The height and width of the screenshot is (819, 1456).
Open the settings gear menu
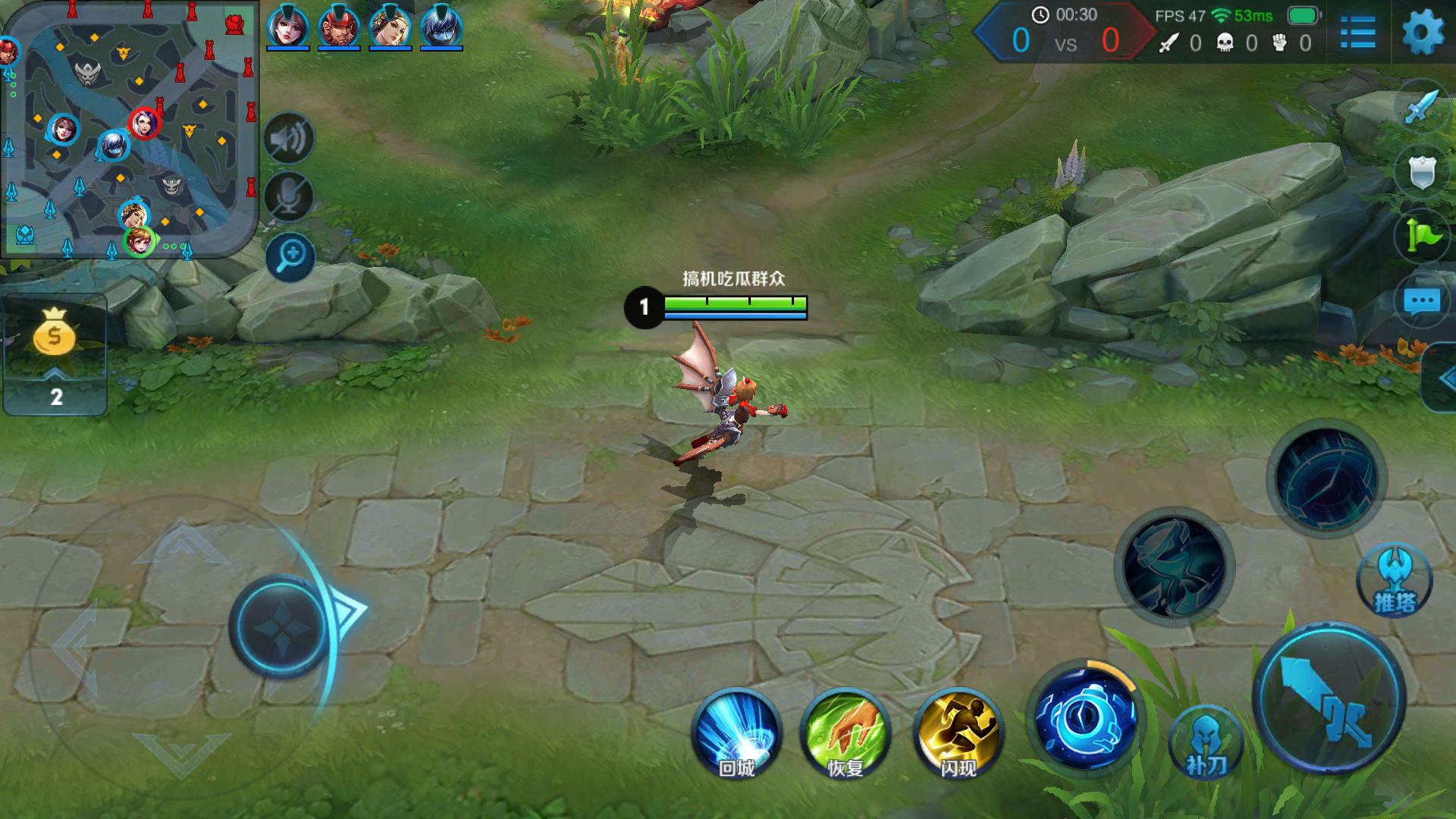(x=1423, y=33)
